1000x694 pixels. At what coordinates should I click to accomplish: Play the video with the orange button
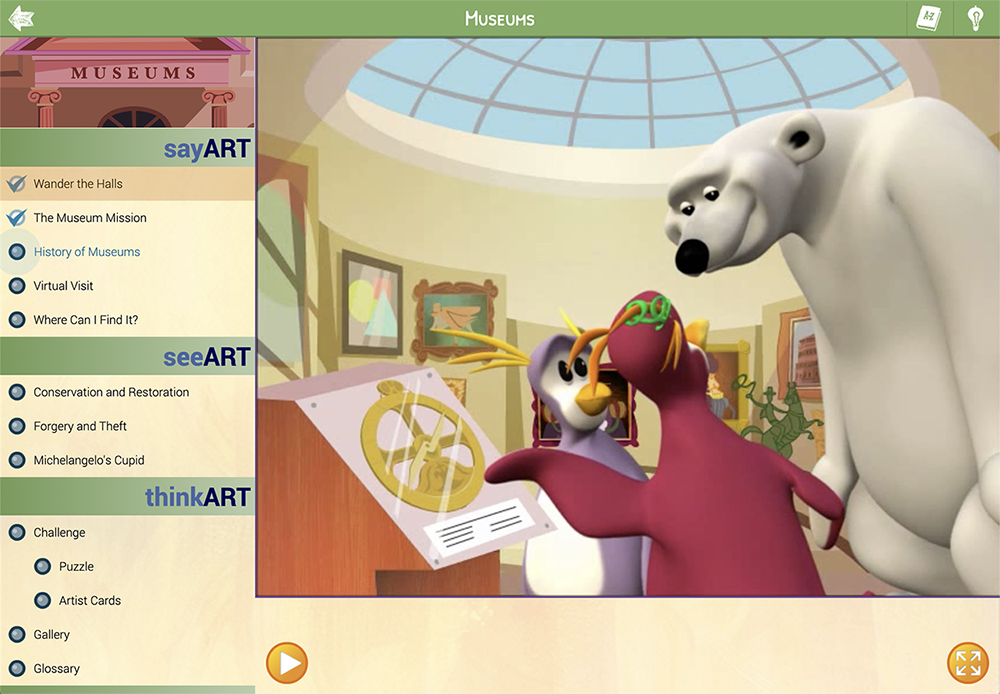click(x=287, y=662)
